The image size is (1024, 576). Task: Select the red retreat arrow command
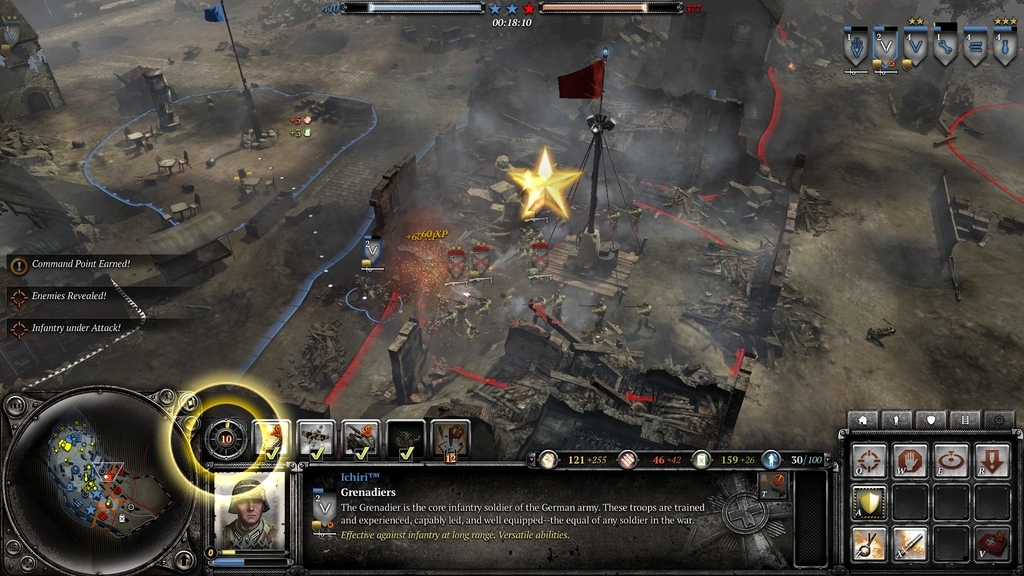(991, 461)
